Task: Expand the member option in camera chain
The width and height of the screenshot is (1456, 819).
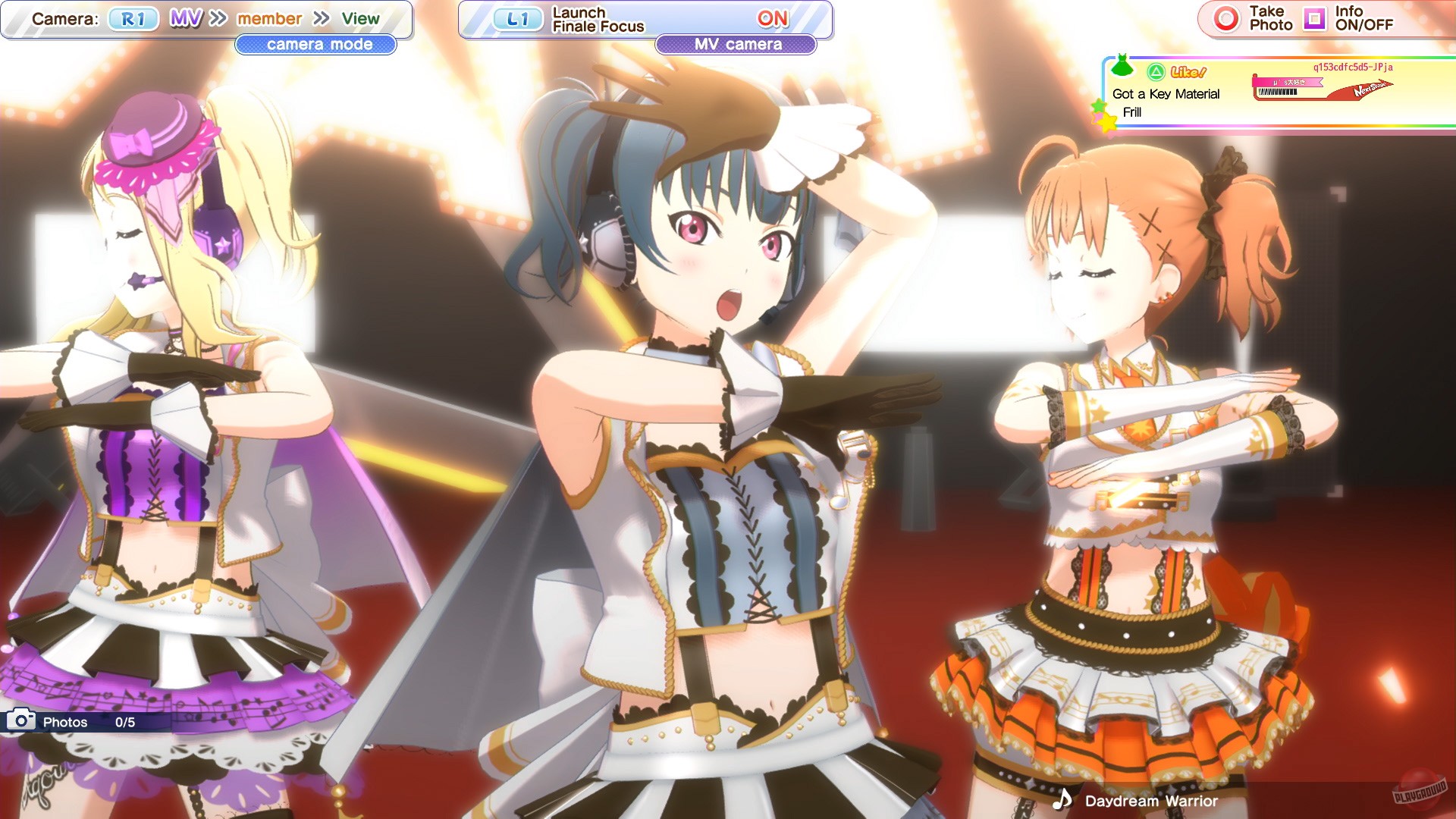Action: pyautogui.click(x=269, y=17)
